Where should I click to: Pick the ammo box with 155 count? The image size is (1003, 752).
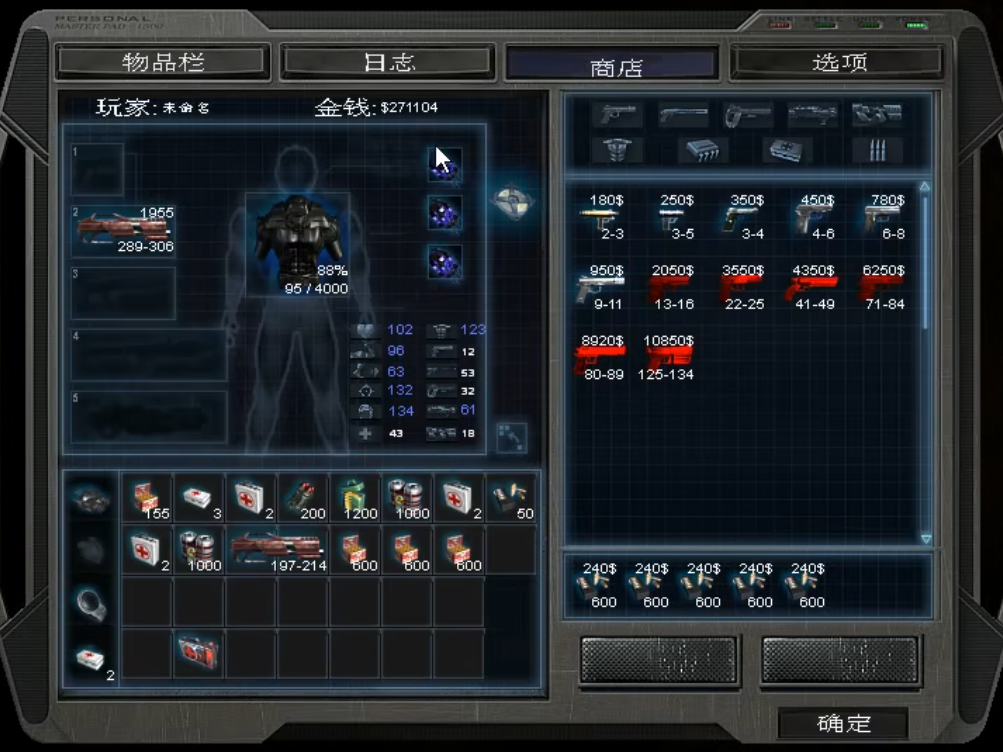click(146, 497)
